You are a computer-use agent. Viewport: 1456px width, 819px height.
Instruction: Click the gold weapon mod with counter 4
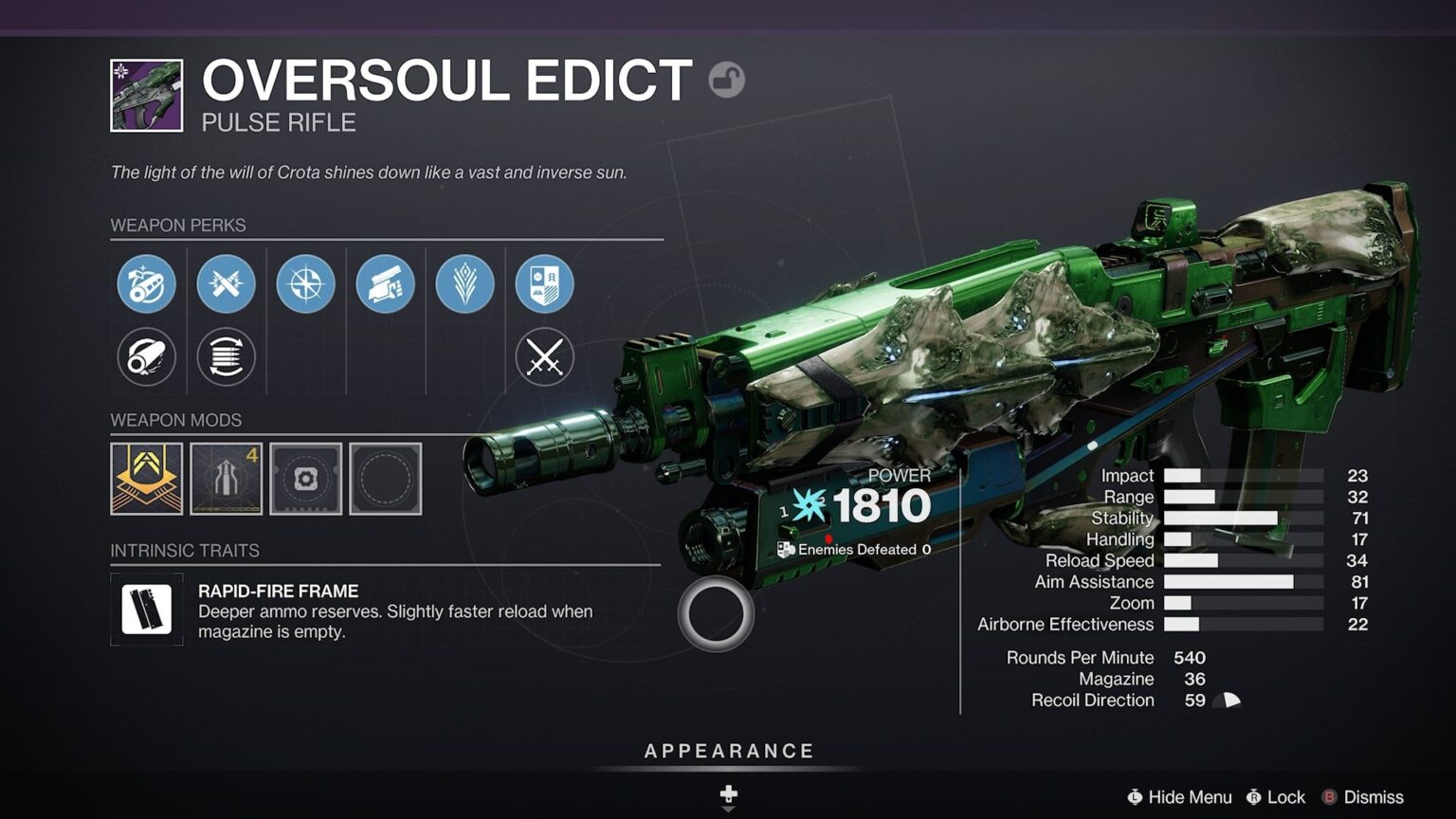click(227, 479)
